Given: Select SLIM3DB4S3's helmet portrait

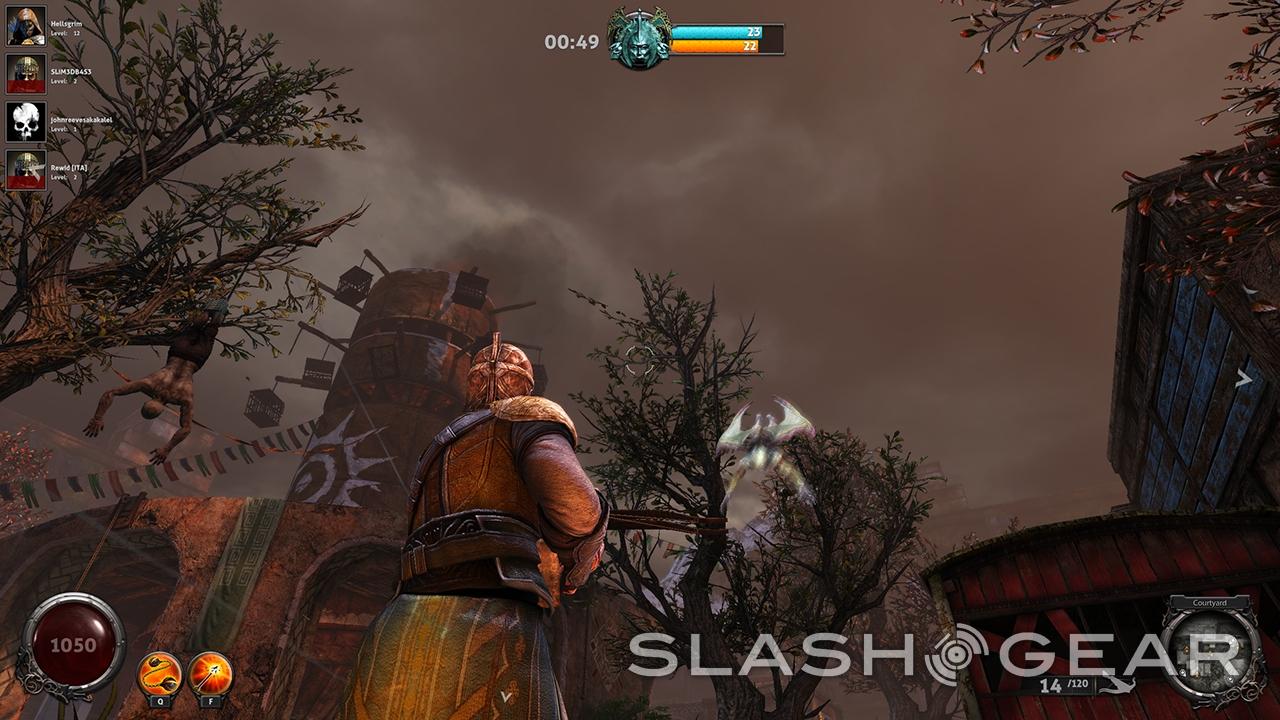Looking at the screenshot, I should click(x=26, y=73).
